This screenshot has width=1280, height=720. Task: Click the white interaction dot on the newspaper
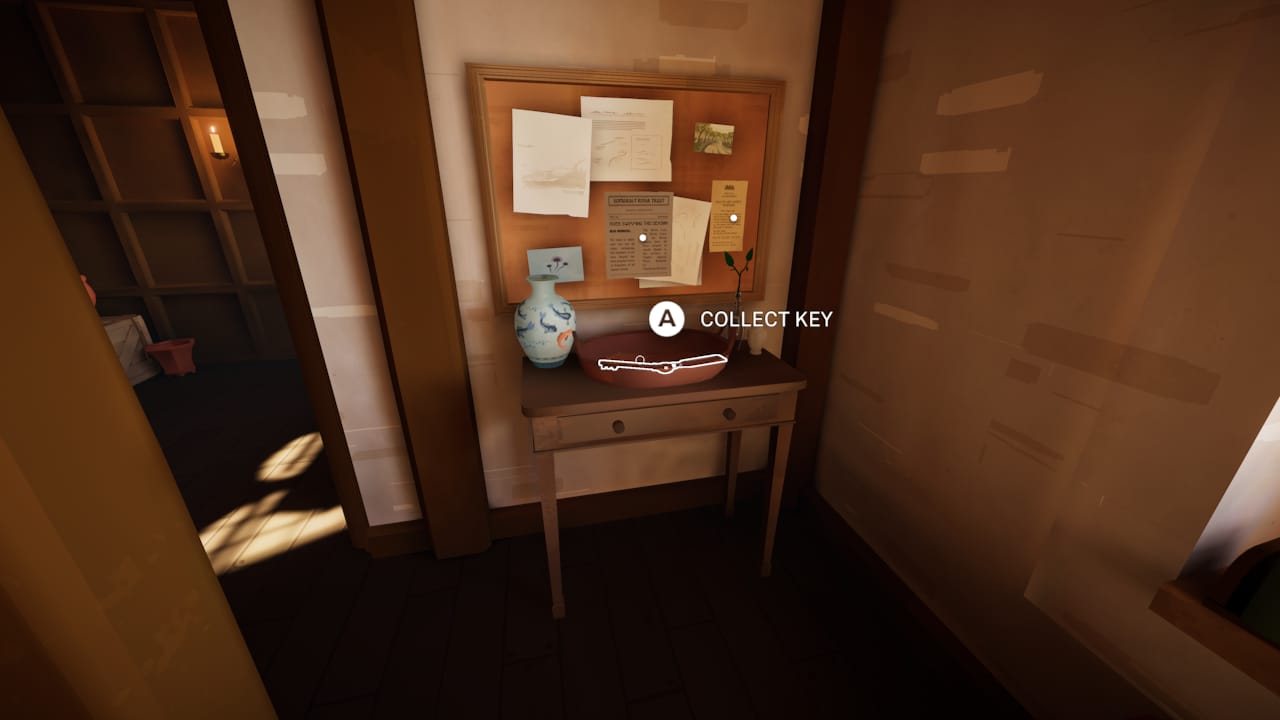pos(641,236)
